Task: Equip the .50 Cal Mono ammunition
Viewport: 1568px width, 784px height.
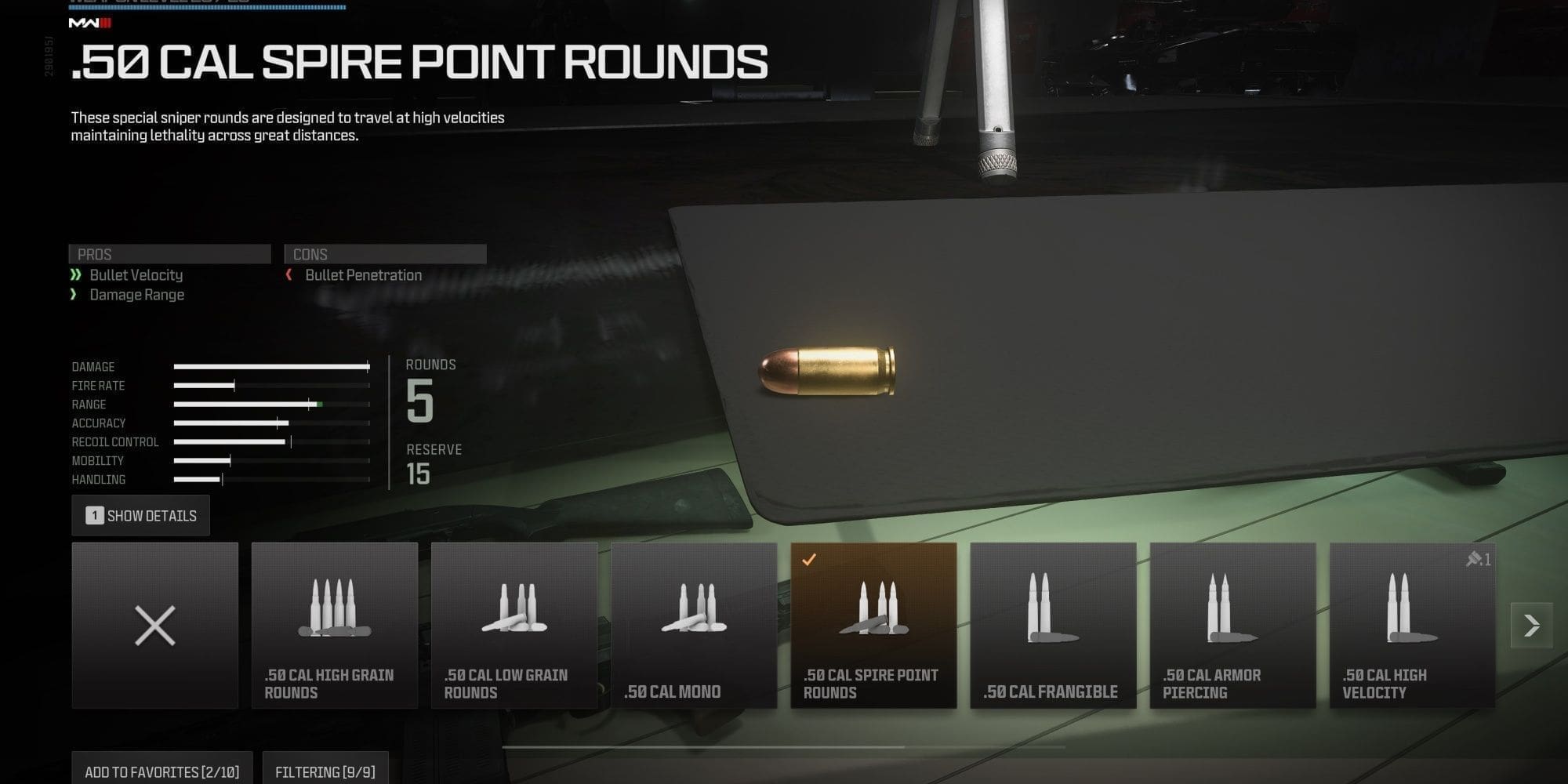Action: [694, 627]
